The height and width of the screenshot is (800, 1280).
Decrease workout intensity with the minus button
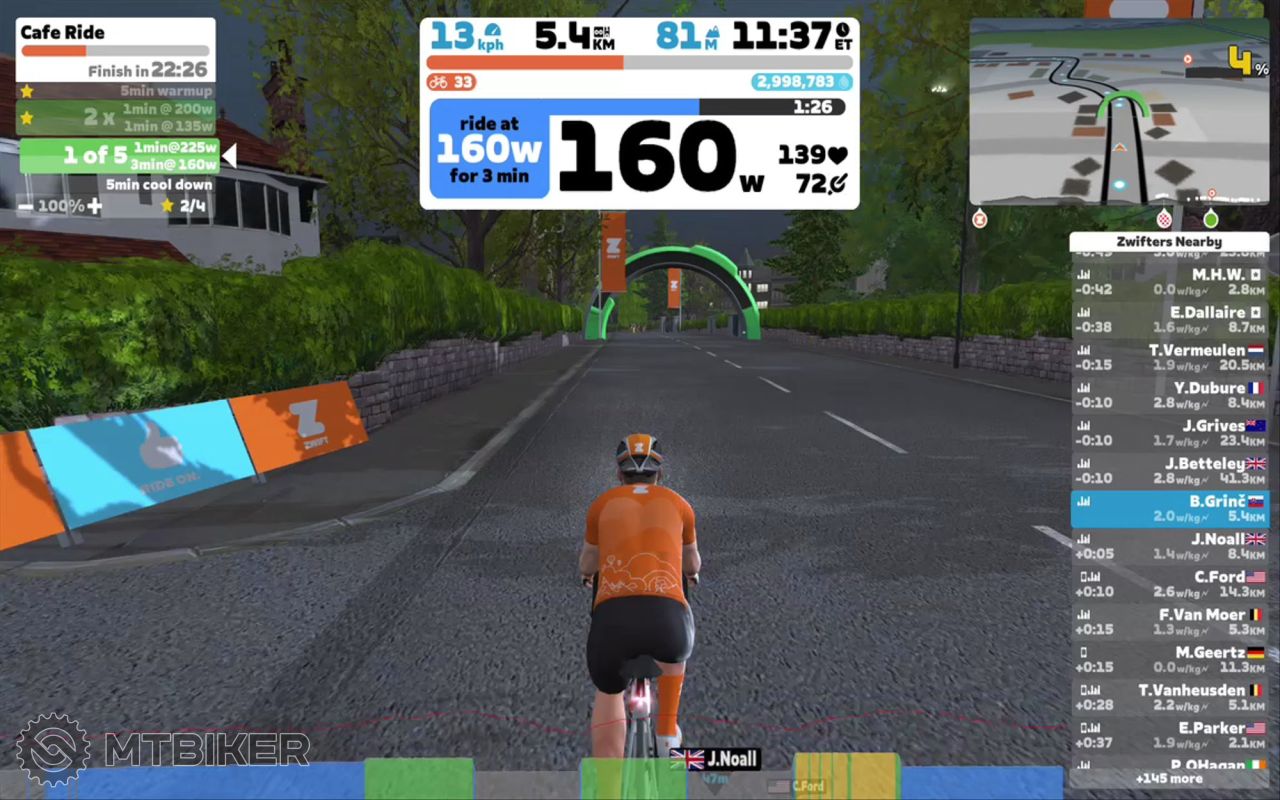tap(25, 206)
